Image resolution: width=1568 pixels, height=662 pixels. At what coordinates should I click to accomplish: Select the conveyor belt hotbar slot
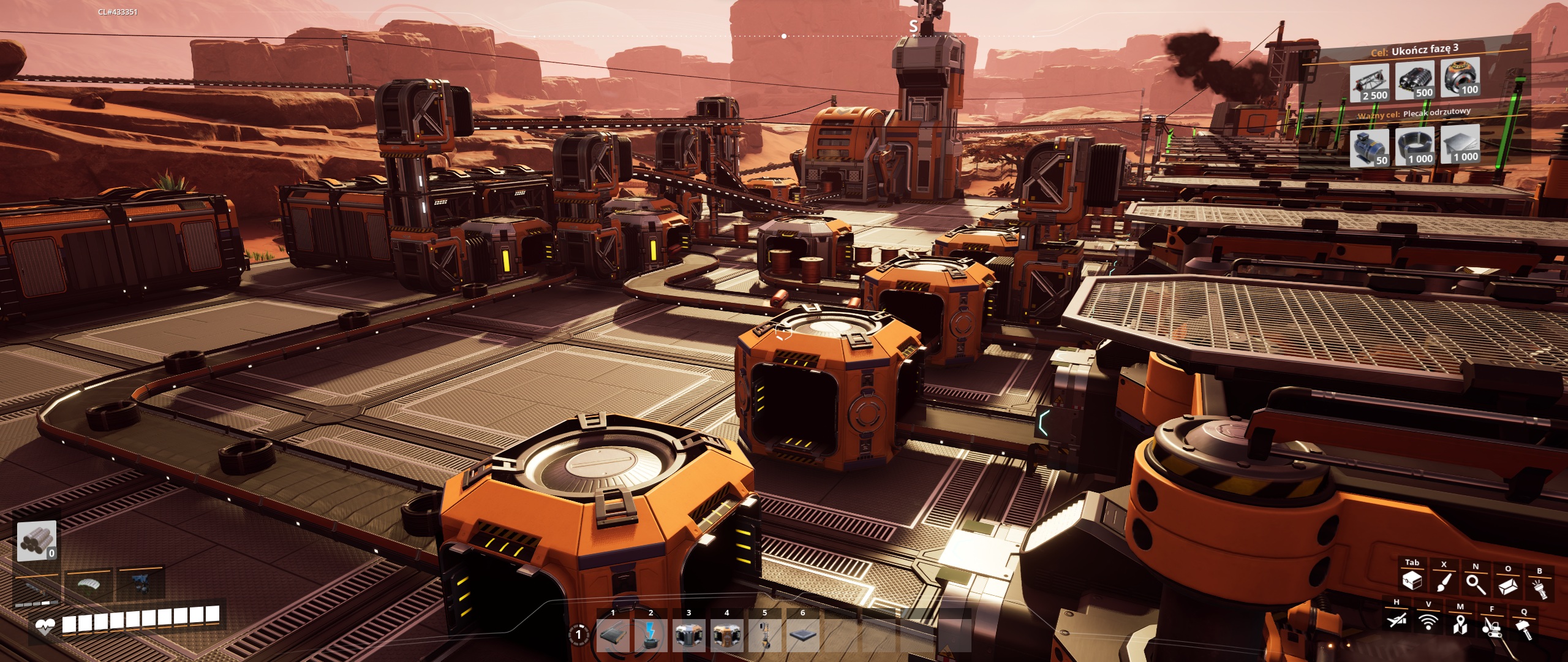612,634
